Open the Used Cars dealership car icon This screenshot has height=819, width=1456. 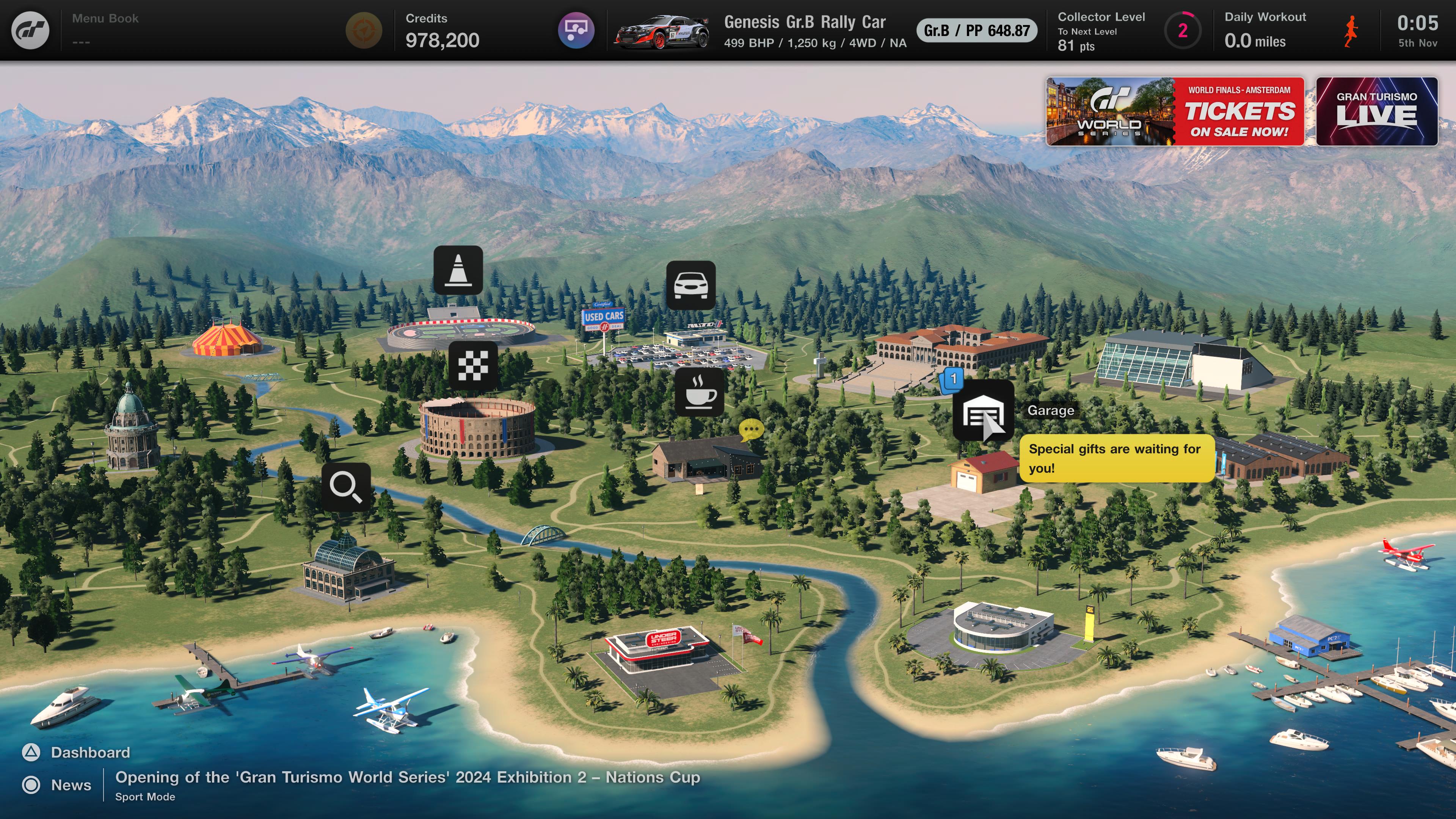click(691, 285)
